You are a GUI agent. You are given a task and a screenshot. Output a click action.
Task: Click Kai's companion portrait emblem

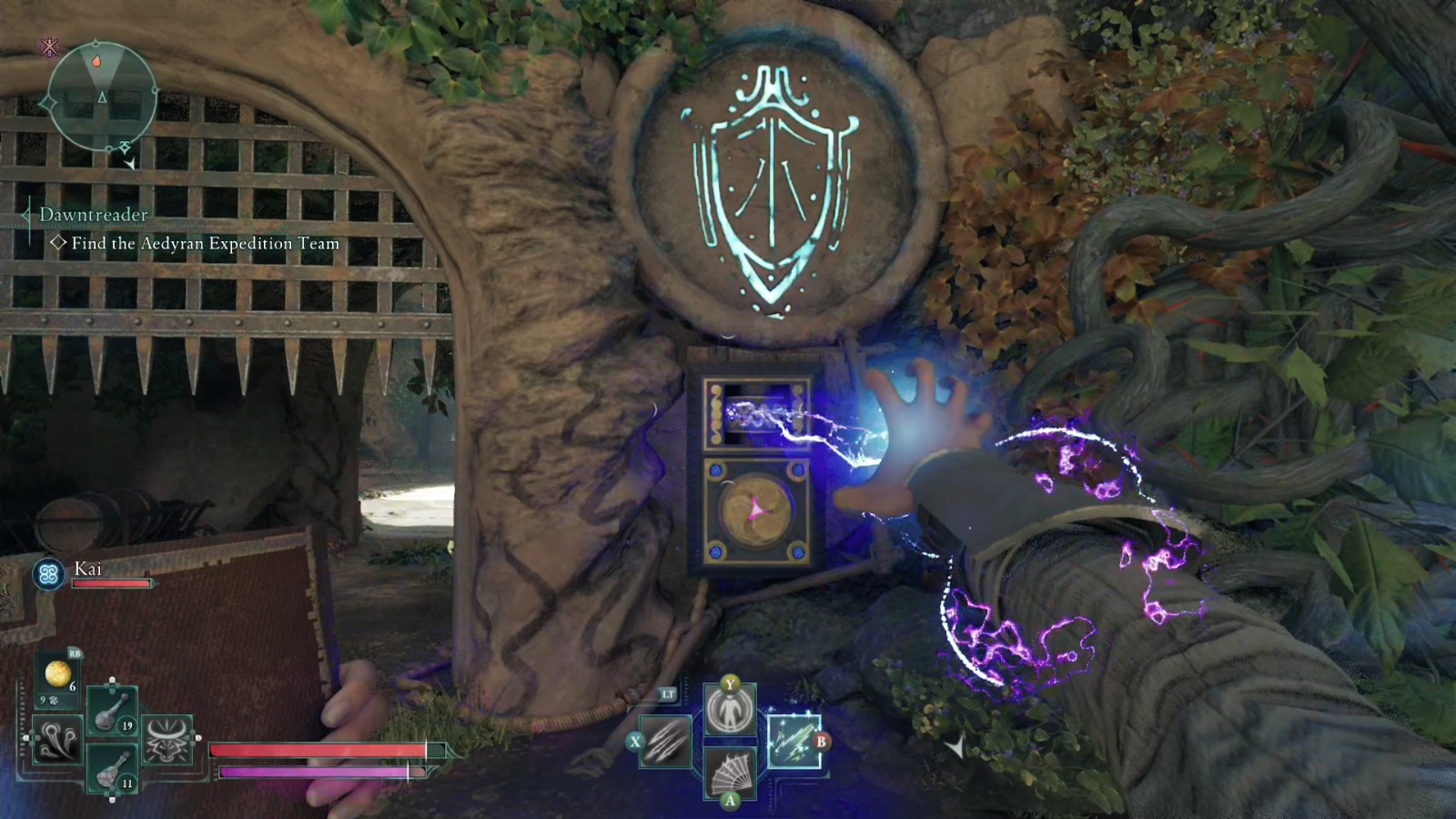point(47,572)
